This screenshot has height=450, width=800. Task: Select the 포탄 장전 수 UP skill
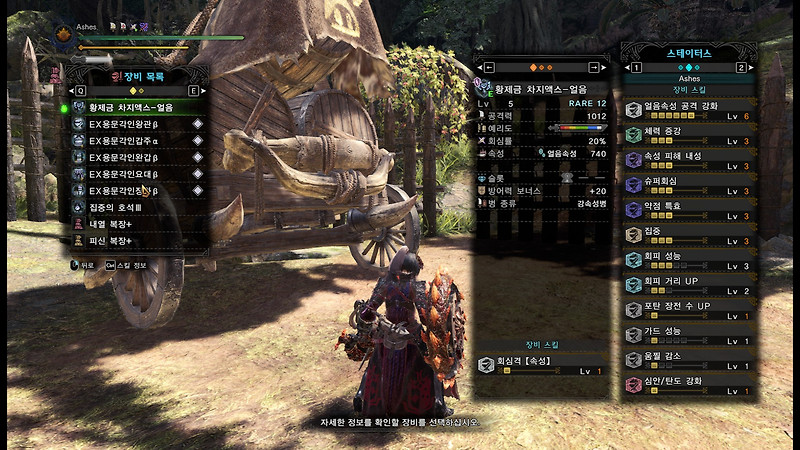tap(688, 310)
